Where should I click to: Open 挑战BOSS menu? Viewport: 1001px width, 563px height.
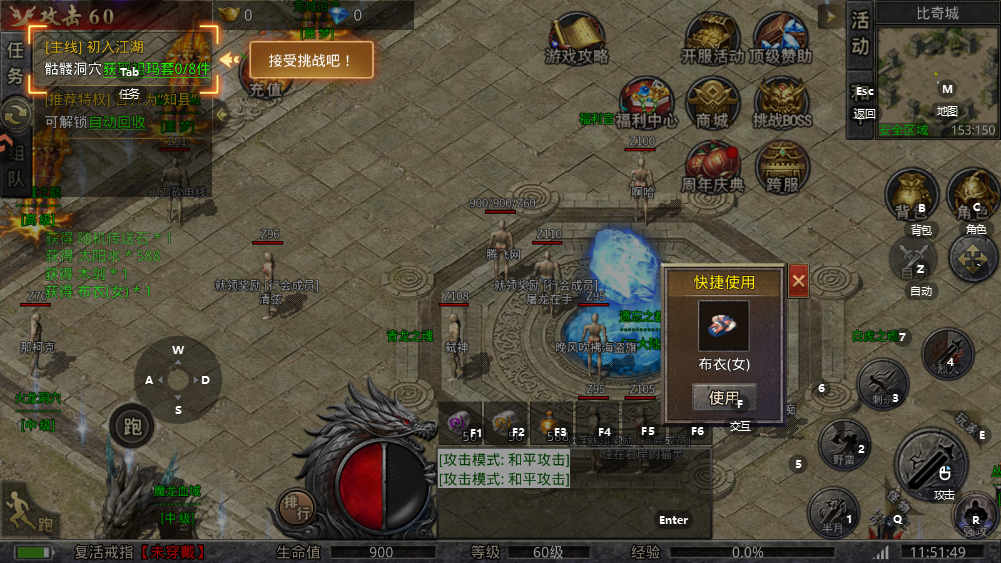pyautogui.click(x=782, y=103)
